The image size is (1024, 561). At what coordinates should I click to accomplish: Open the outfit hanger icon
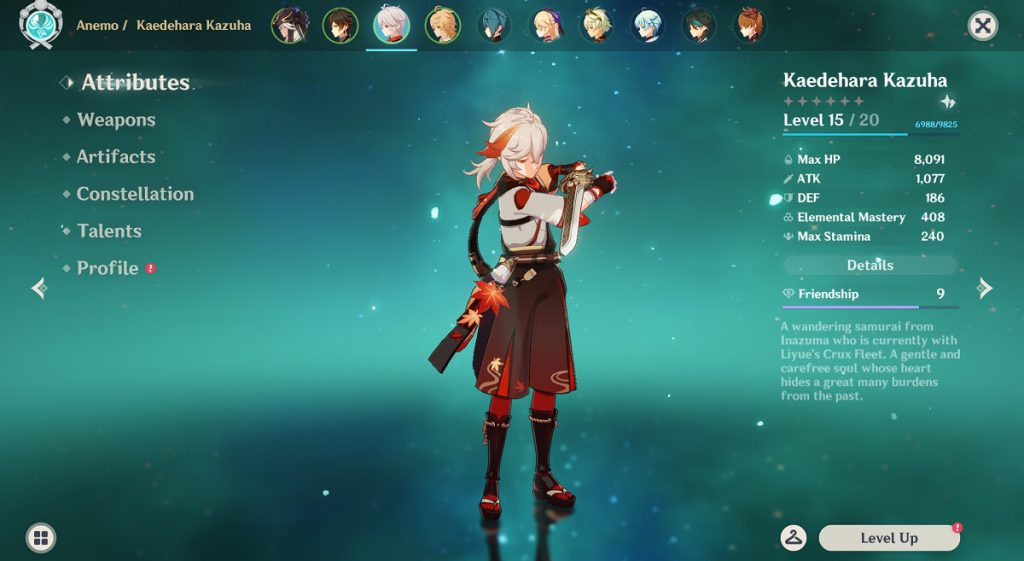(794, 538)
